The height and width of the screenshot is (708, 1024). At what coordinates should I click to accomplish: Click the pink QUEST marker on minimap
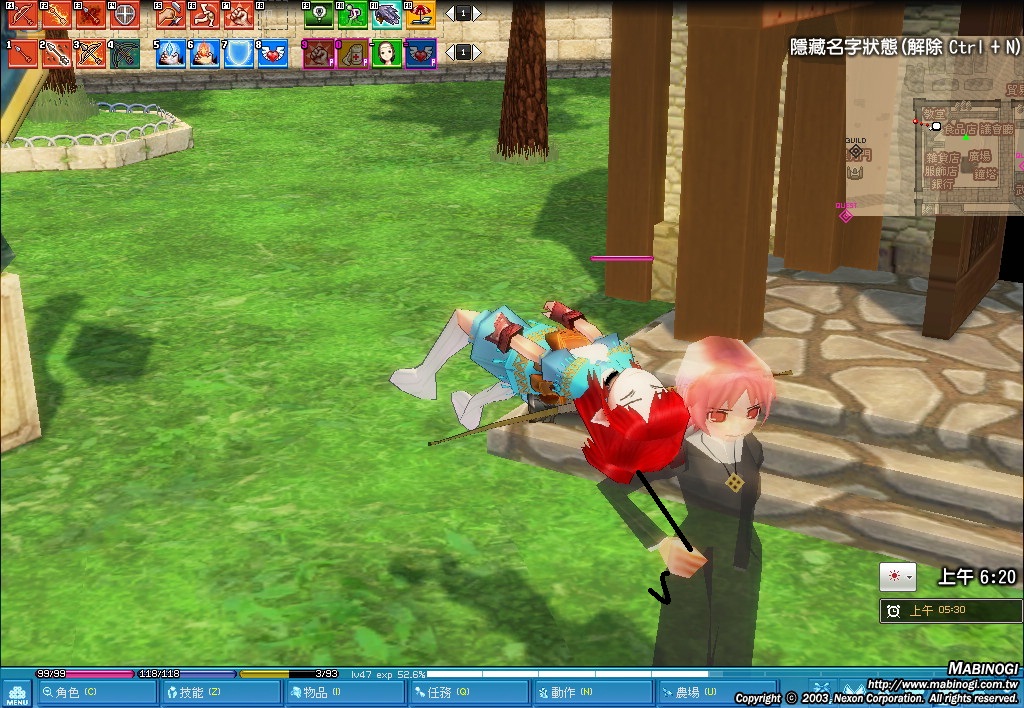click(x=846, y=214)
